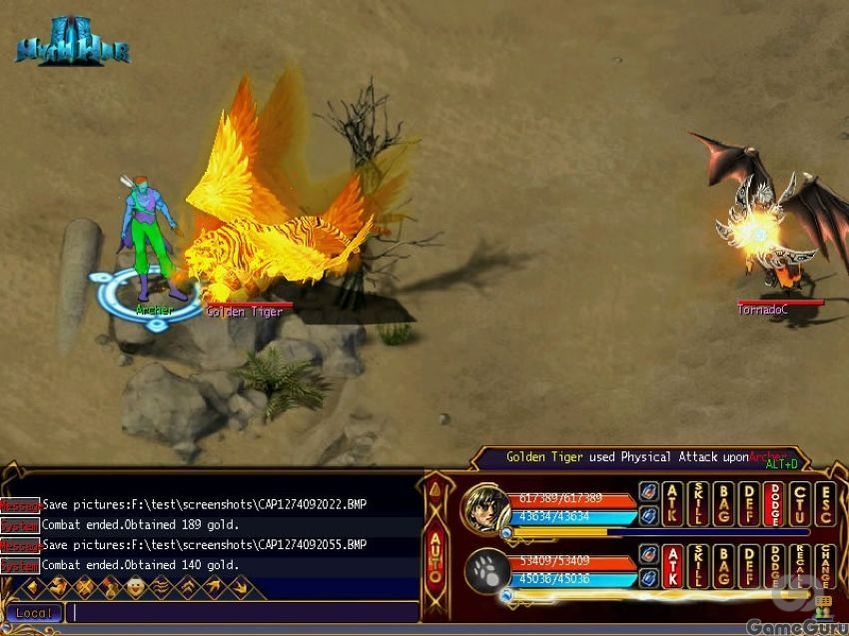Select the hero's highlighted DODGE command
849x636 pixels.
coord(774,504)
